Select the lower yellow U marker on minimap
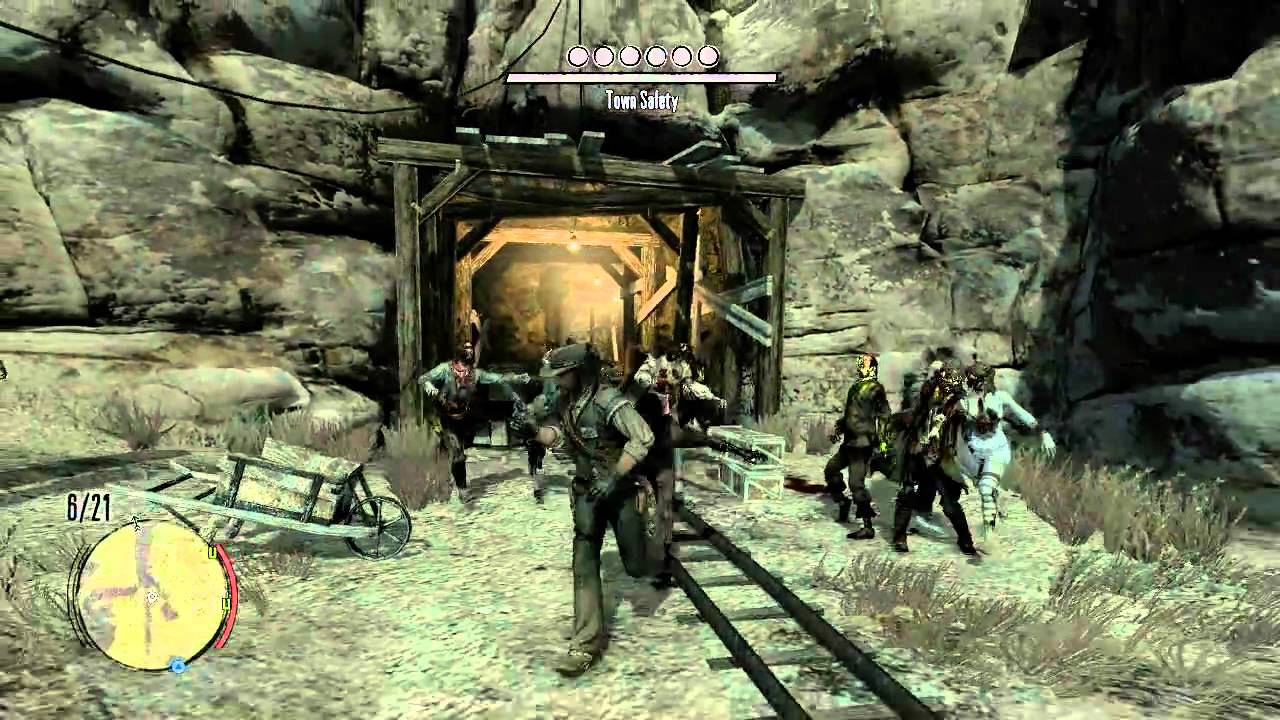This screenshot has width=1280, height=720. coord(226,603)
